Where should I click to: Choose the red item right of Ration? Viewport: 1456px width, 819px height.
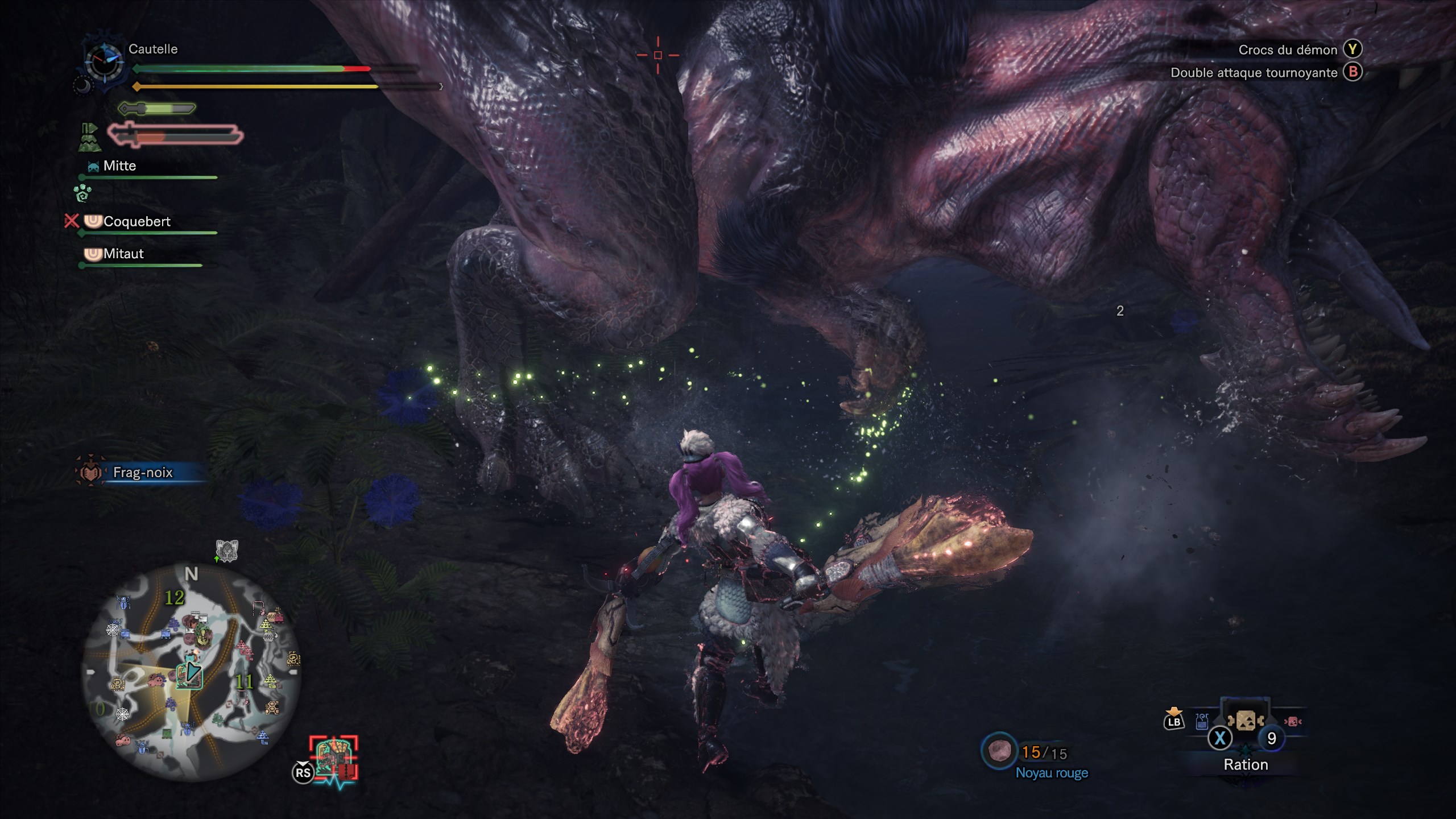tap(1292, 721)
